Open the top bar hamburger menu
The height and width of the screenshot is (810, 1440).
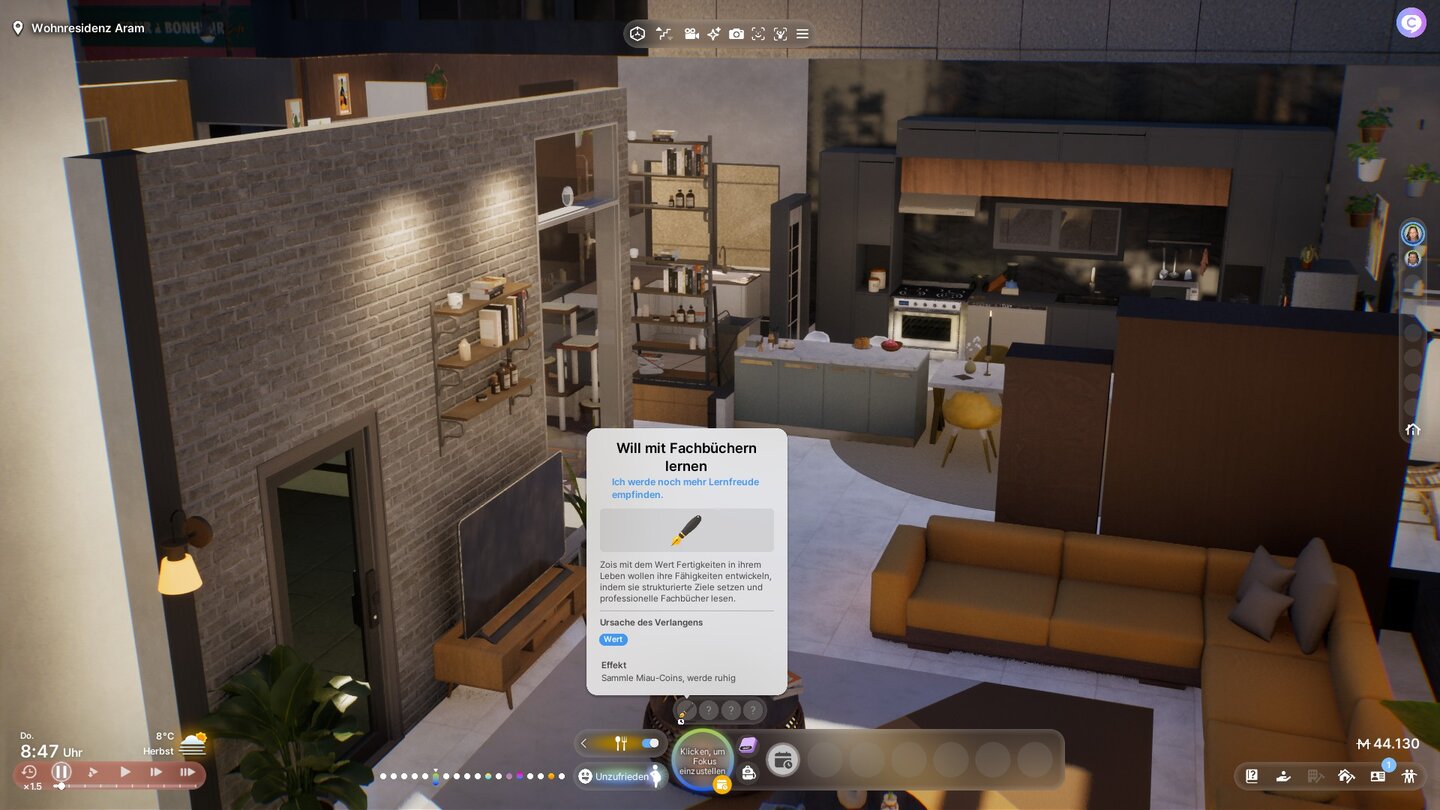(x=802, y=34)
